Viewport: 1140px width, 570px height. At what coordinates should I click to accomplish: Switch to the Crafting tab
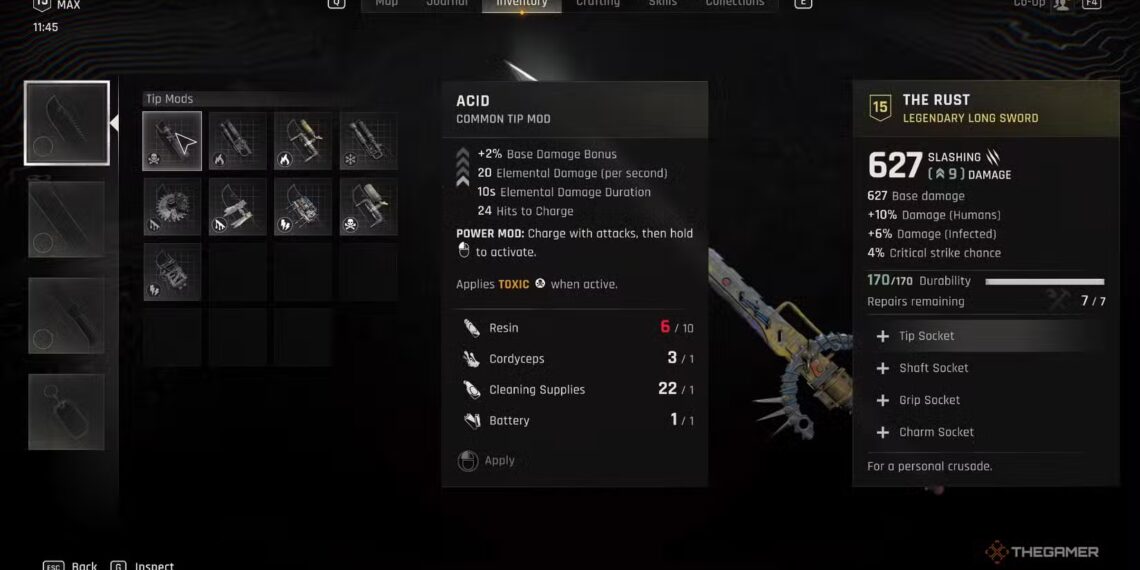click(x=597, y=4)
